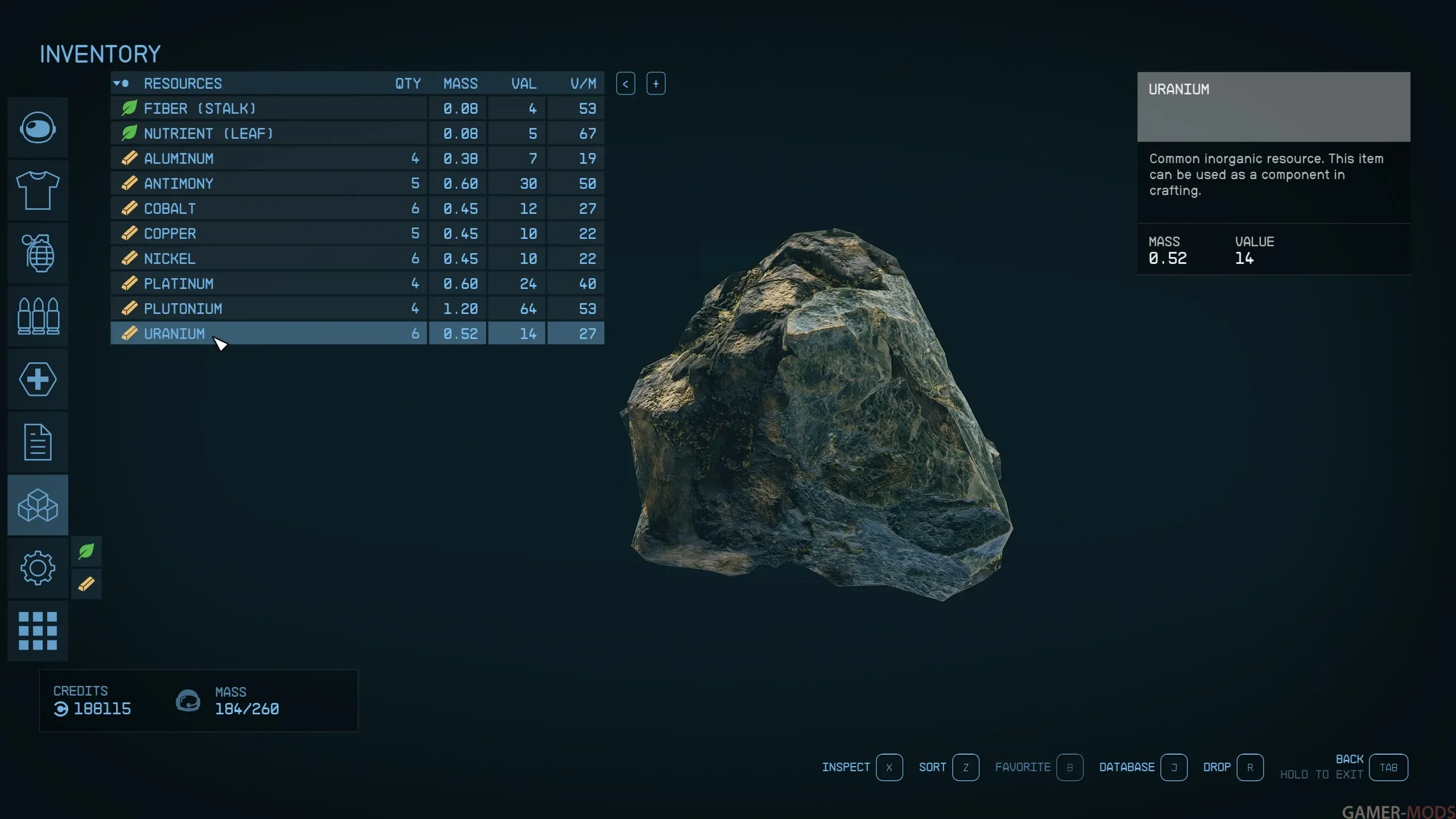Click the plus button beside column headers
Image resolution: width=1456 pixels, height=819 pixels.
coord(656,84)
